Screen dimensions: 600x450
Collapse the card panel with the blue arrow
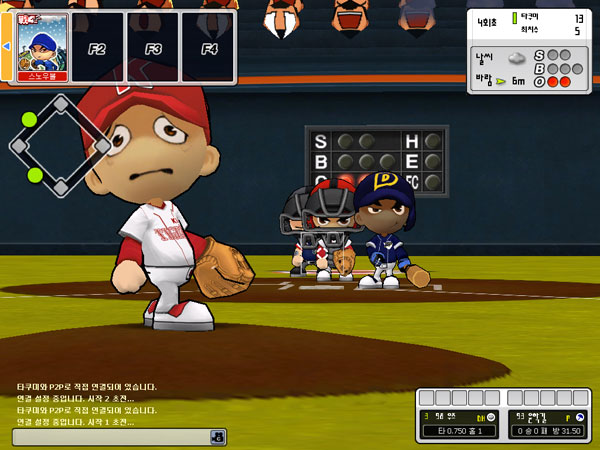coord(5,47)
